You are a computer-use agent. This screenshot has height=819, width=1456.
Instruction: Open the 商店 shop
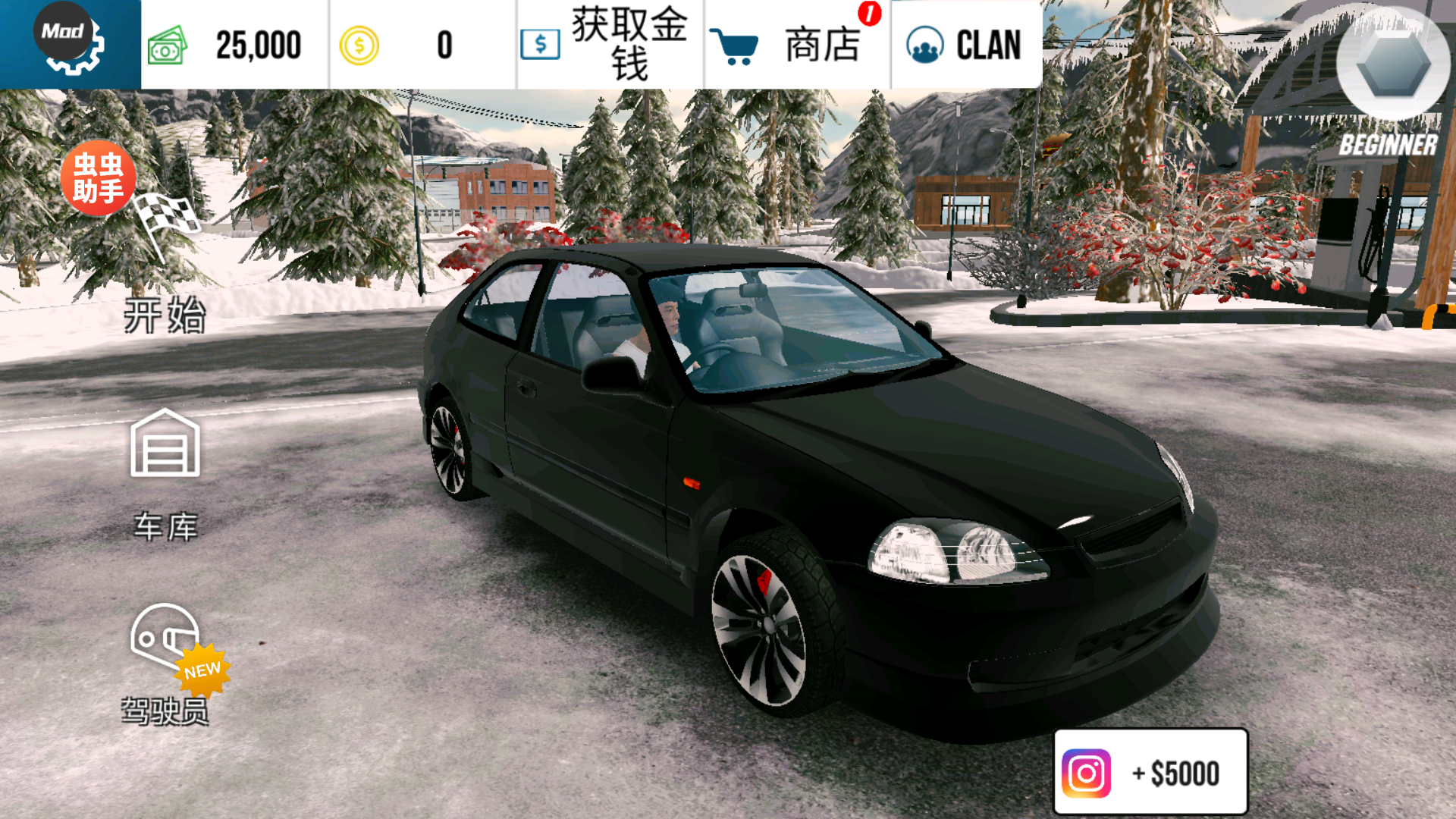796,44
